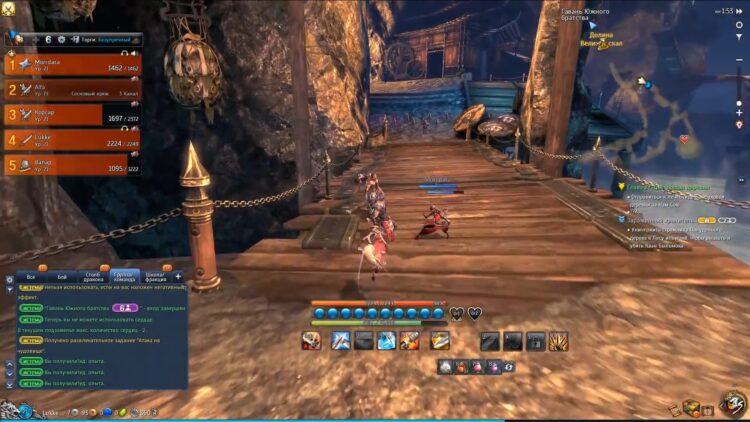This screenshot has height=422, width=750.
Task: Select the Группа/команда chat tab
Action: click(x=123, y=276)
